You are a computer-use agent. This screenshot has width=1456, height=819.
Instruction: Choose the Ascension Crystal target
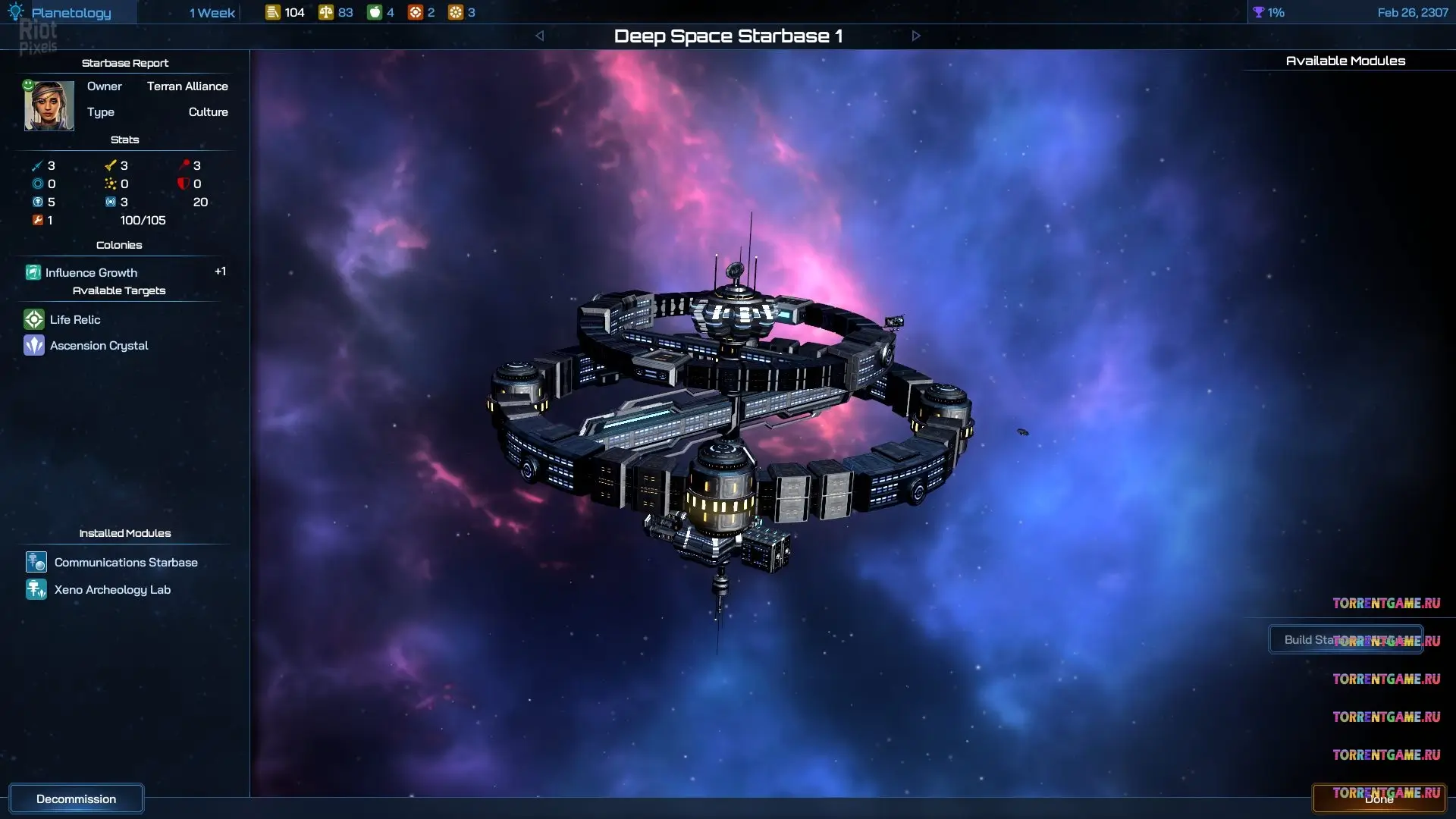(99, 346)
